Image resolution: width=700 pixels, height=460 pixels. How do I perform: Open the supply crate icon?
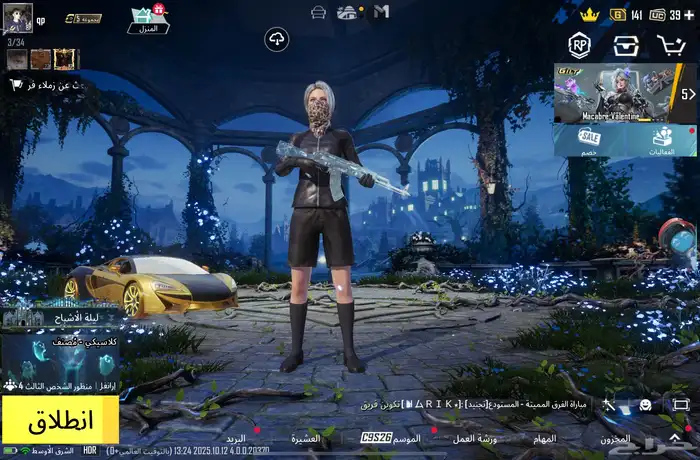(626, 45)
